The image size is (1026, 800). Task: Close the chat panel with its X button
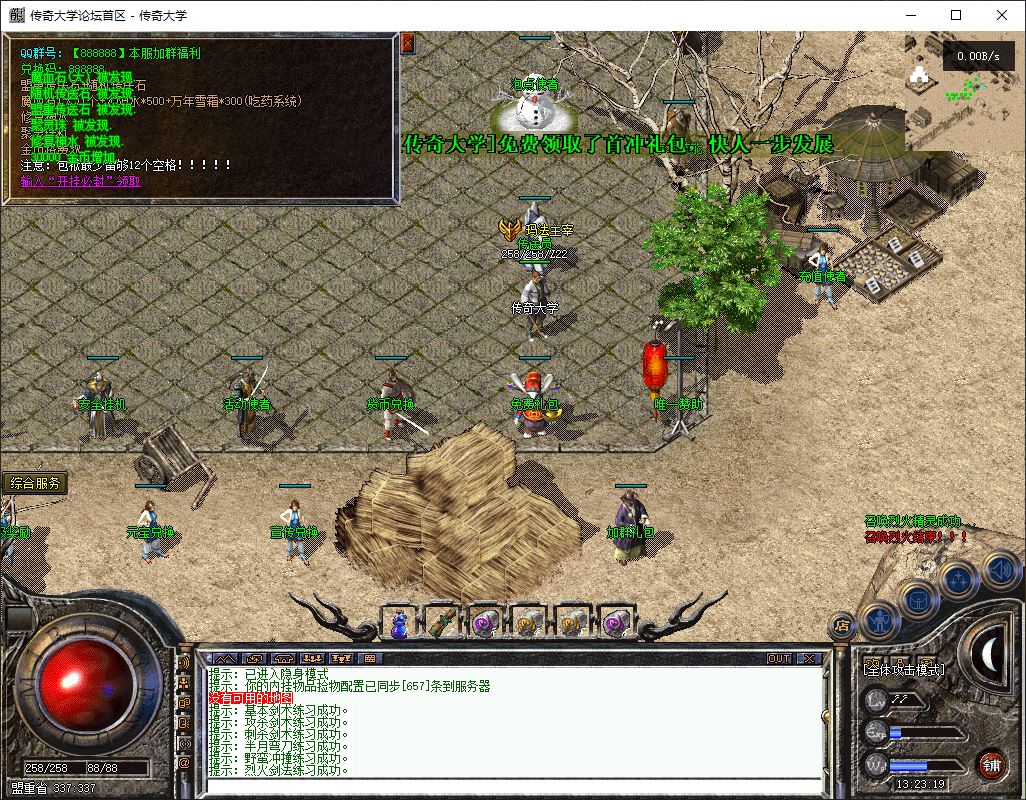pos(809,659)
